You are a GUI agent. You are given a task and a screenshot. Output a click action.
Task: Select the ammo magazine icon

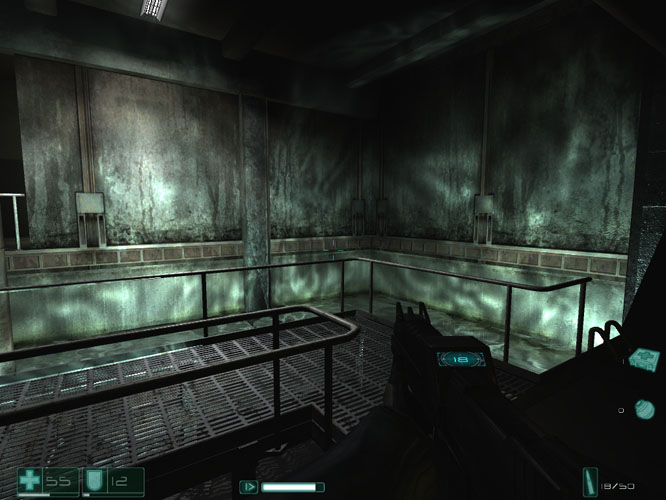coord(594,481)
